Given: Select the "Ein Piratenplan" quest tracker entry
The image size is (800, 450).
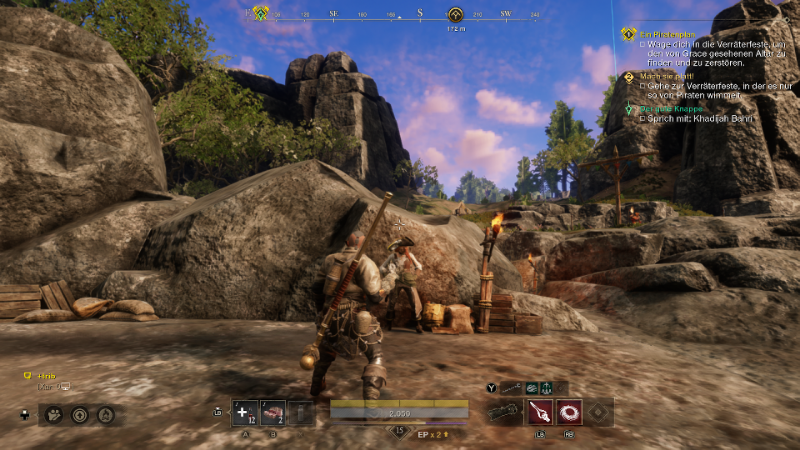Looking at the screenshot, I should tap(667, 34).
